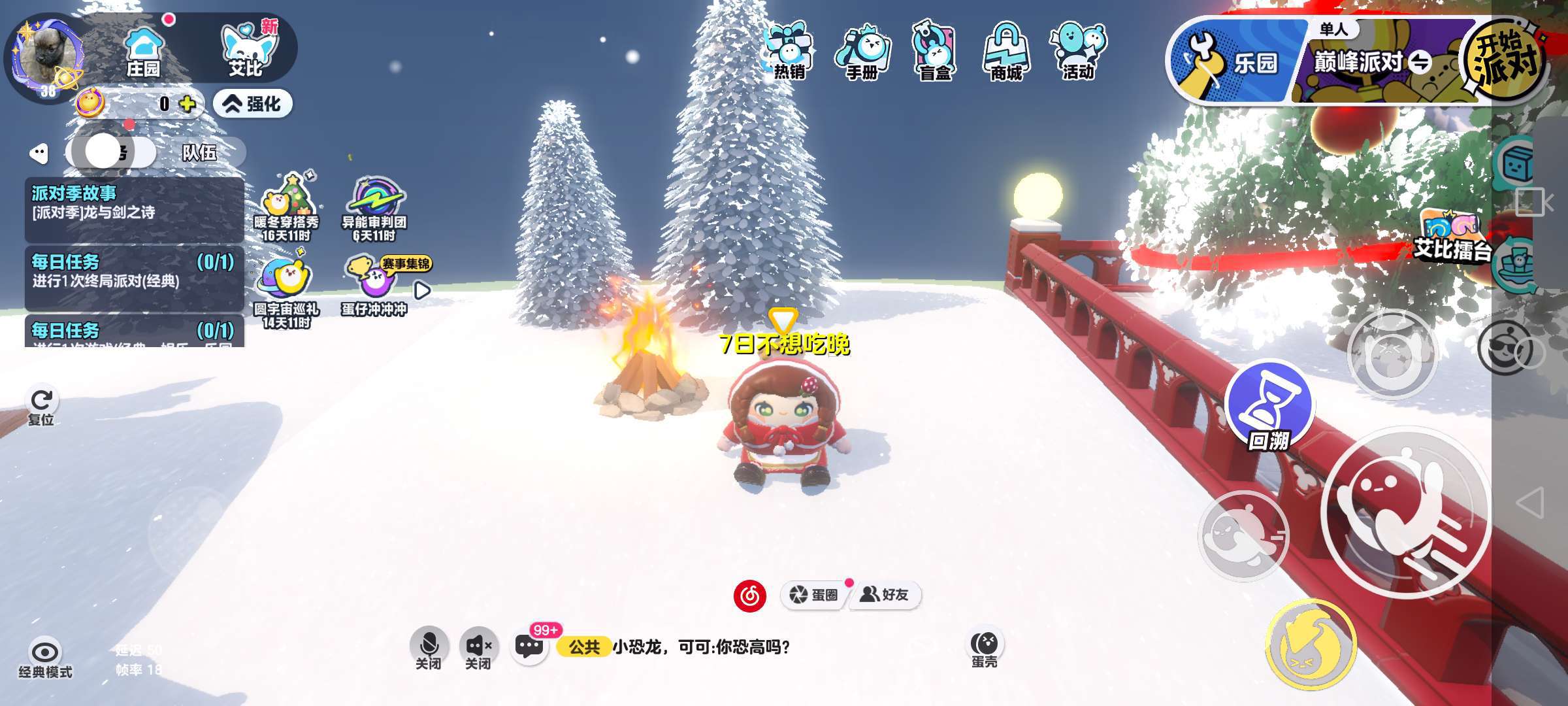1568x706 pixels.
Task: Enter the 商城 shop
Action: tap(1006, 52)
